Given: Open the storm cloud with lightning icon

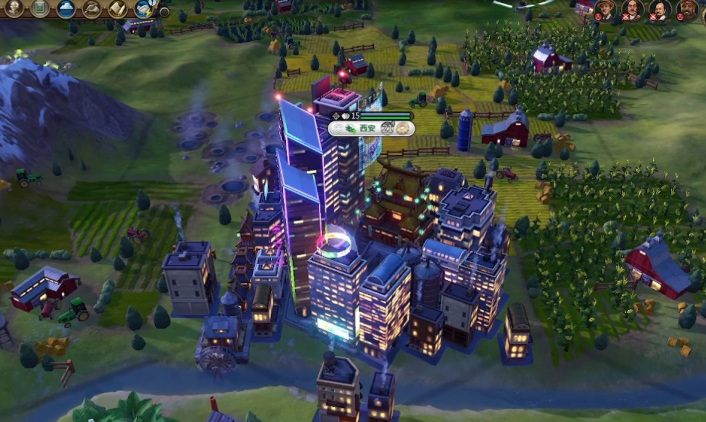Looking at the screenshot, I should point(144,9).
